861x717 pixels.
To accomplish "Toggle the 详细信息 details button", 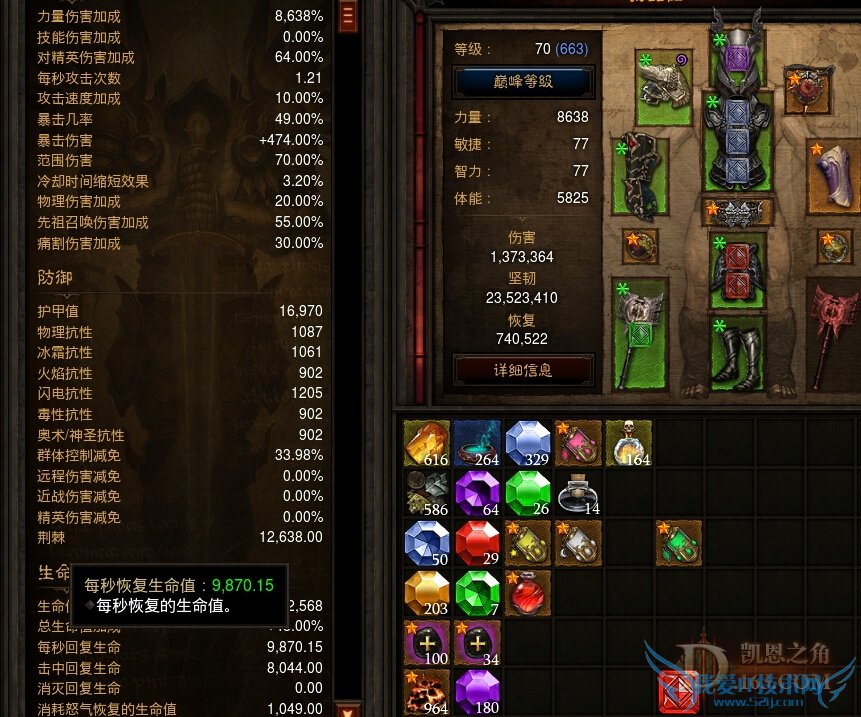I will pyautogui.click(x=523, y=370).
